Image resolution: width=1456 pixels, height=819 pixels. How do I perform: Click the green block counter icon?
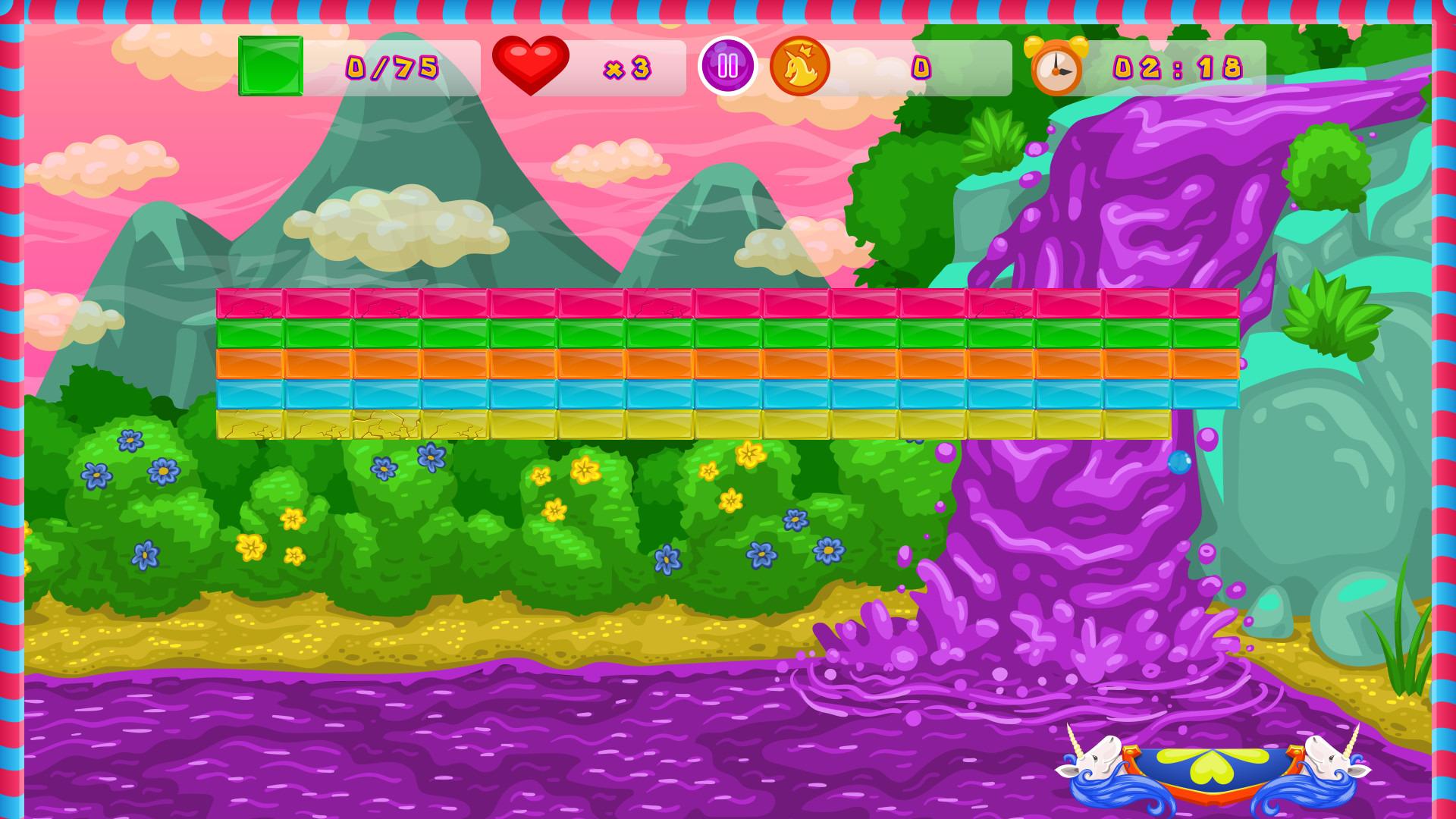(x=270, y=67)
